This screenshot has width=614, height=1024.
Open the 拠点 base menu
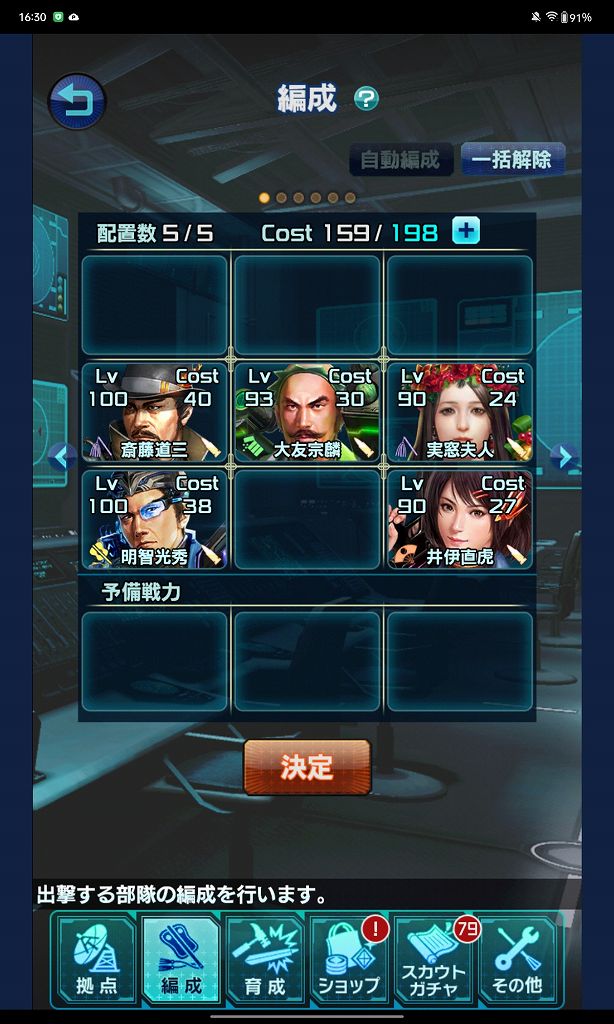point(97,960)
